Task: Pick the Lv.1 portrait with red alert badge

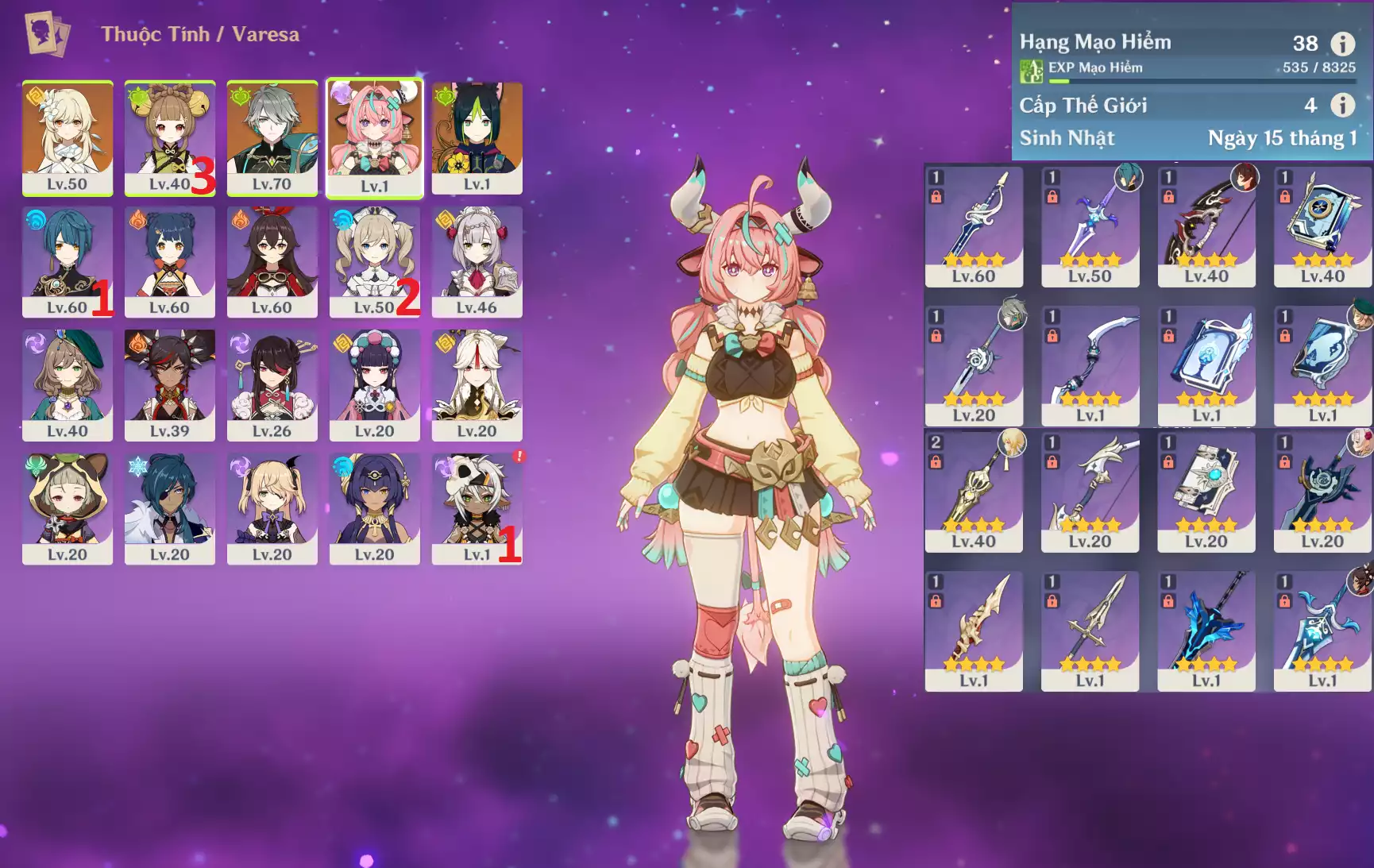Action: coord(477,509)
